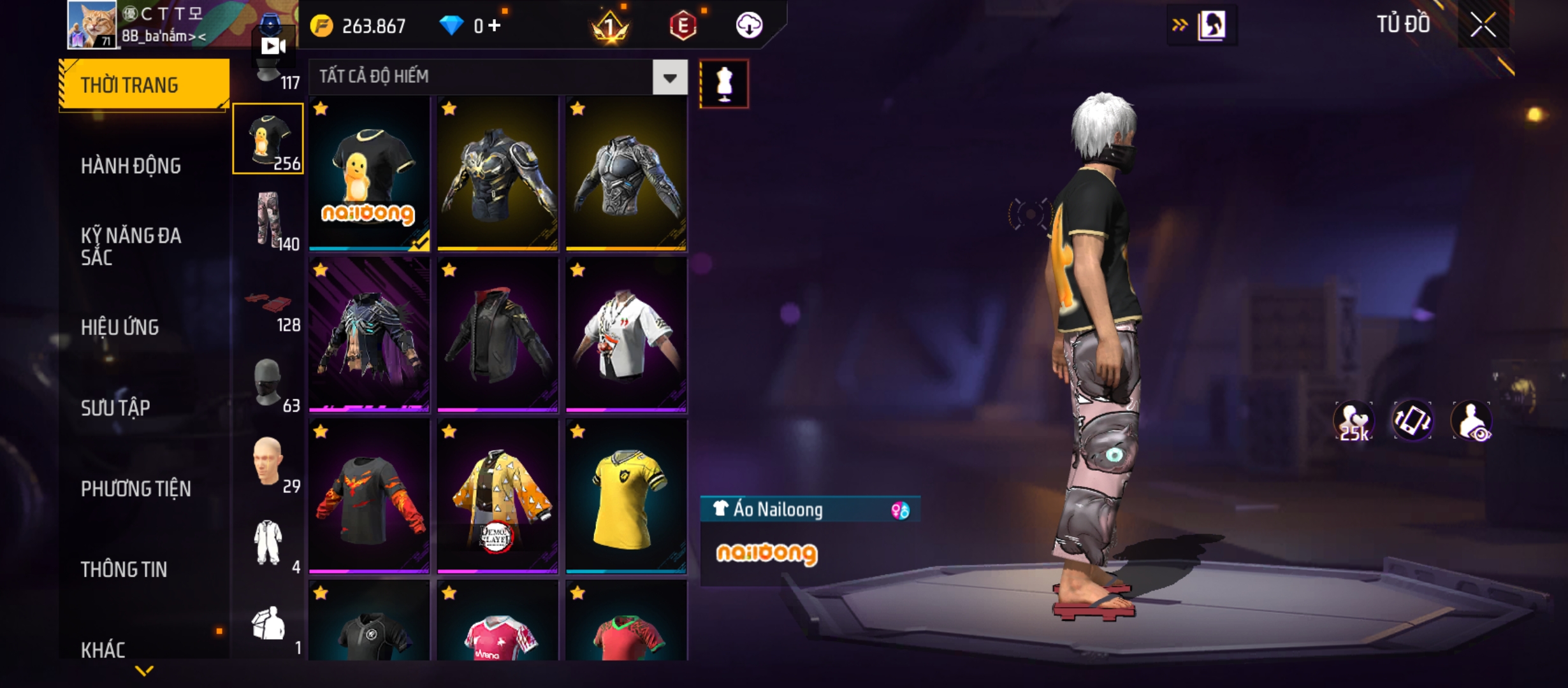
Task: Toggle the character view eye icon
Action: [1472, 421]
